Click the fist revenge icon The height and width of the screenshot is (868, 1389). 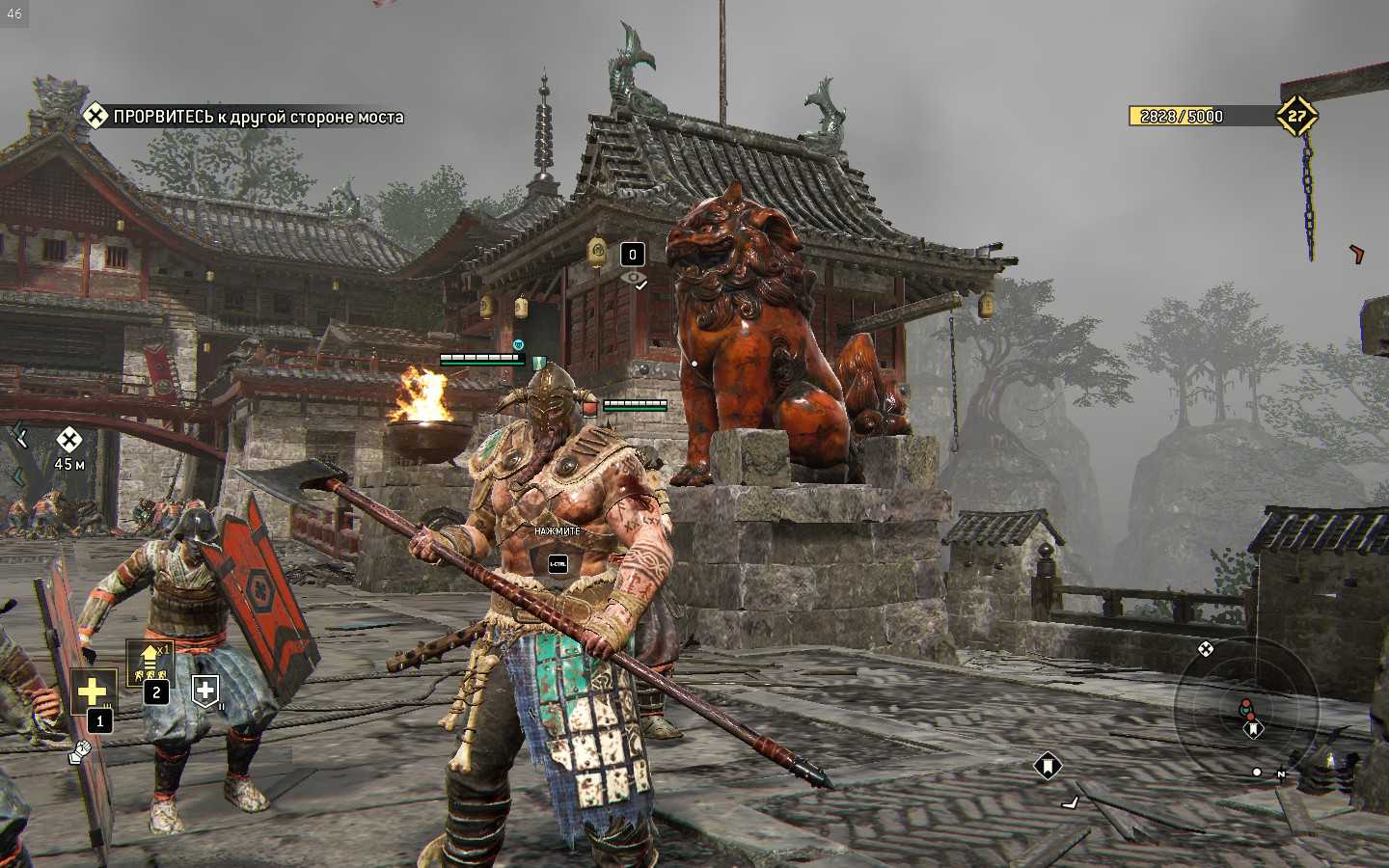pos(79,750)
